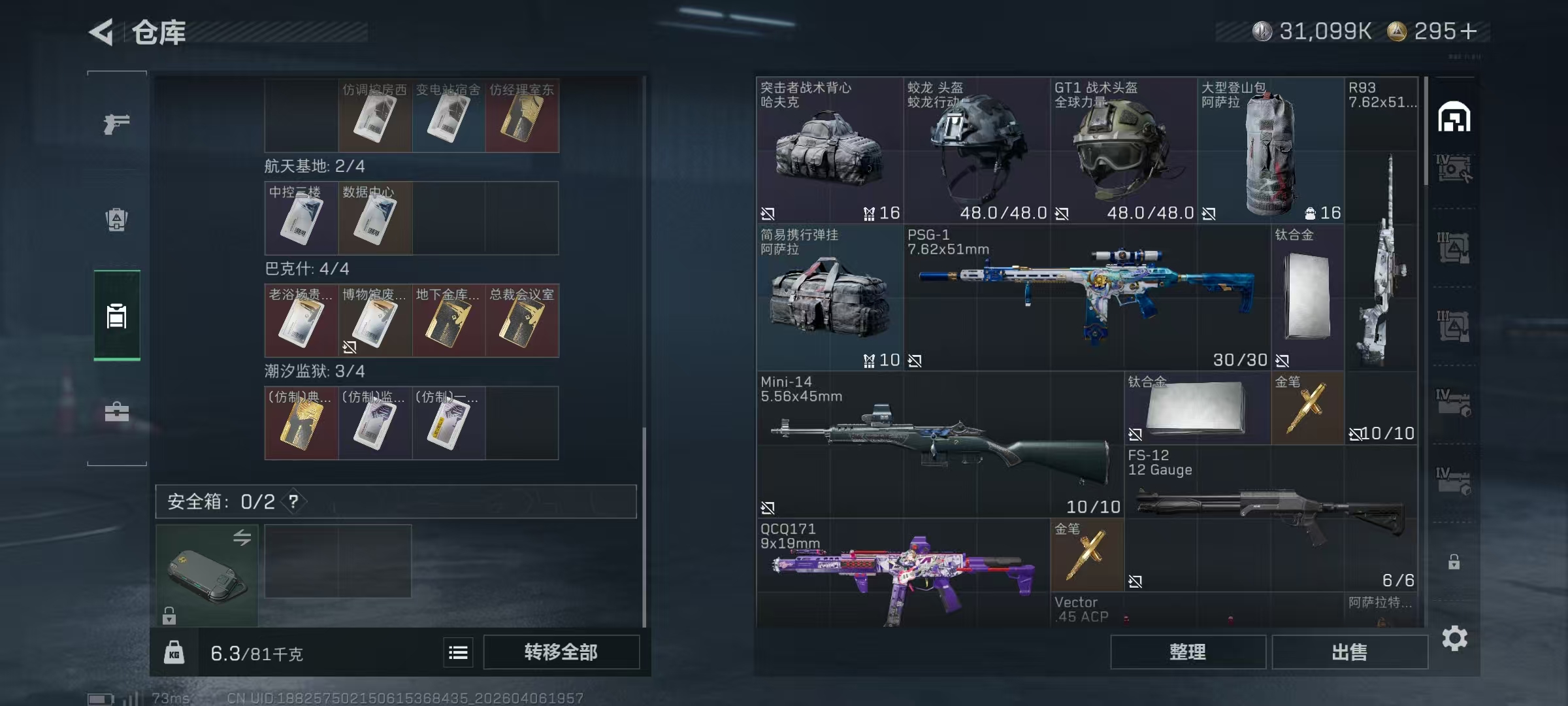The width and height of the screenshot is (1568, 706).
Task: Select the GT1 战术头盔 helmet
Action: (1124, 150)
